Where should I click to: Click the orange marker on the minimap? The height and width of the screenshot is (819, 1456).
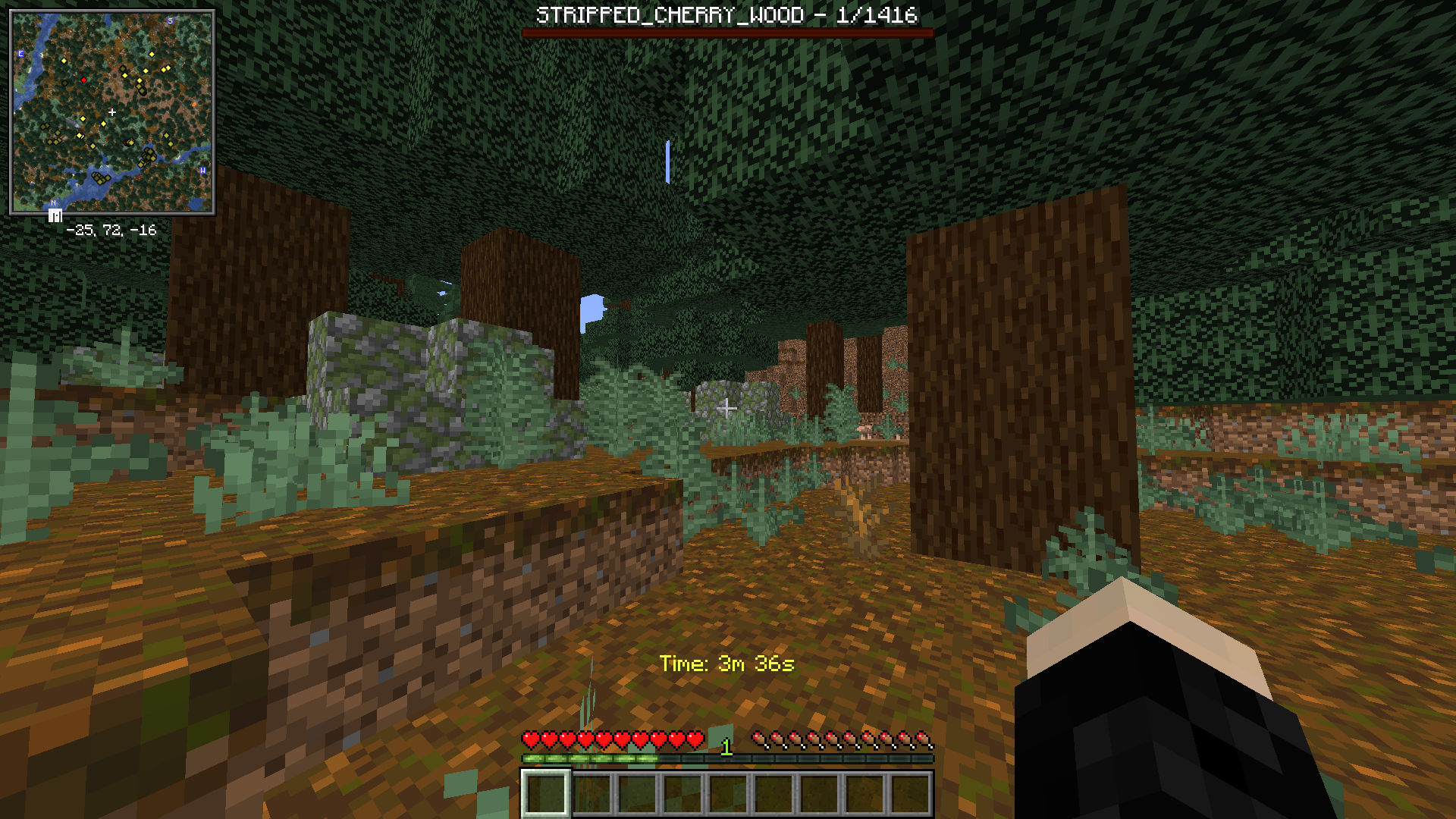[195, 104]
